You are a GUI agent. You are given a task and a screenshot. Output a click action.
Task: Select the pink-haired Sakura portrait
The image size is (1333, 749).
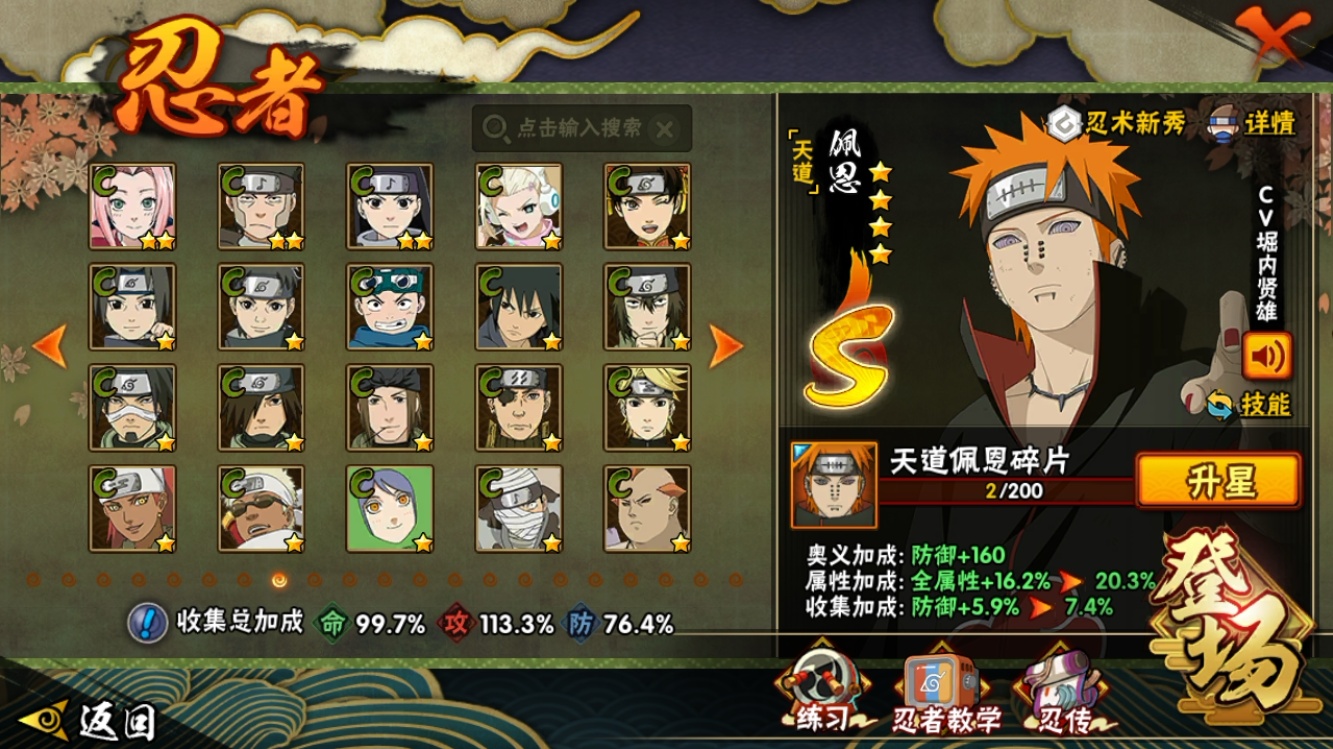click(x=133, y=206)
